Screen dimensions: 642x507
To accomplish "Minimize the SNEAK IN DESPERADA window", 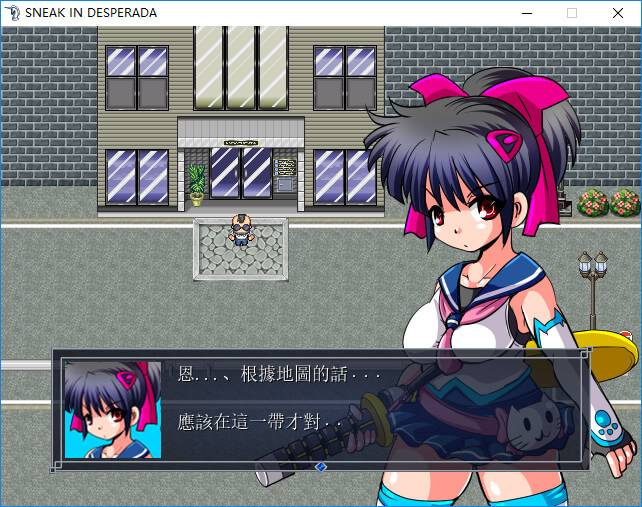I will tap(526, 13).
